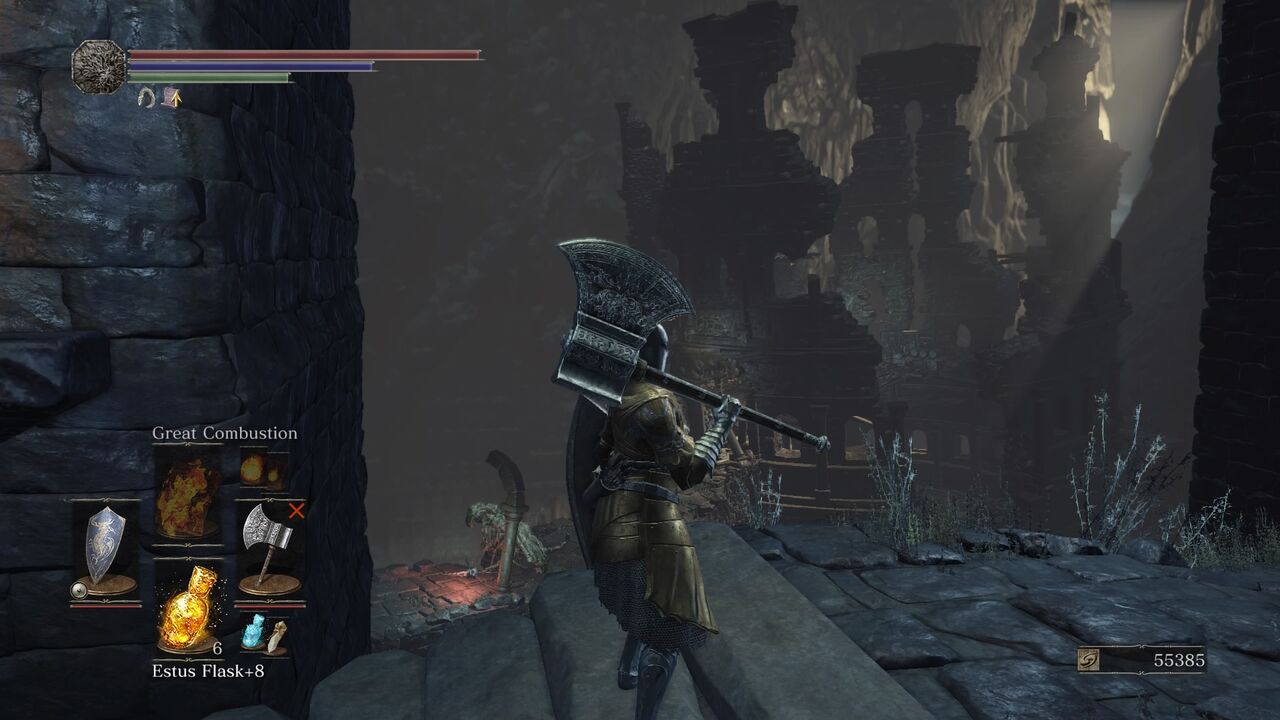Pick the small queued fireball spell icons
The width and height of the screenshot is (1280, 720).
(x=264, y=470)
